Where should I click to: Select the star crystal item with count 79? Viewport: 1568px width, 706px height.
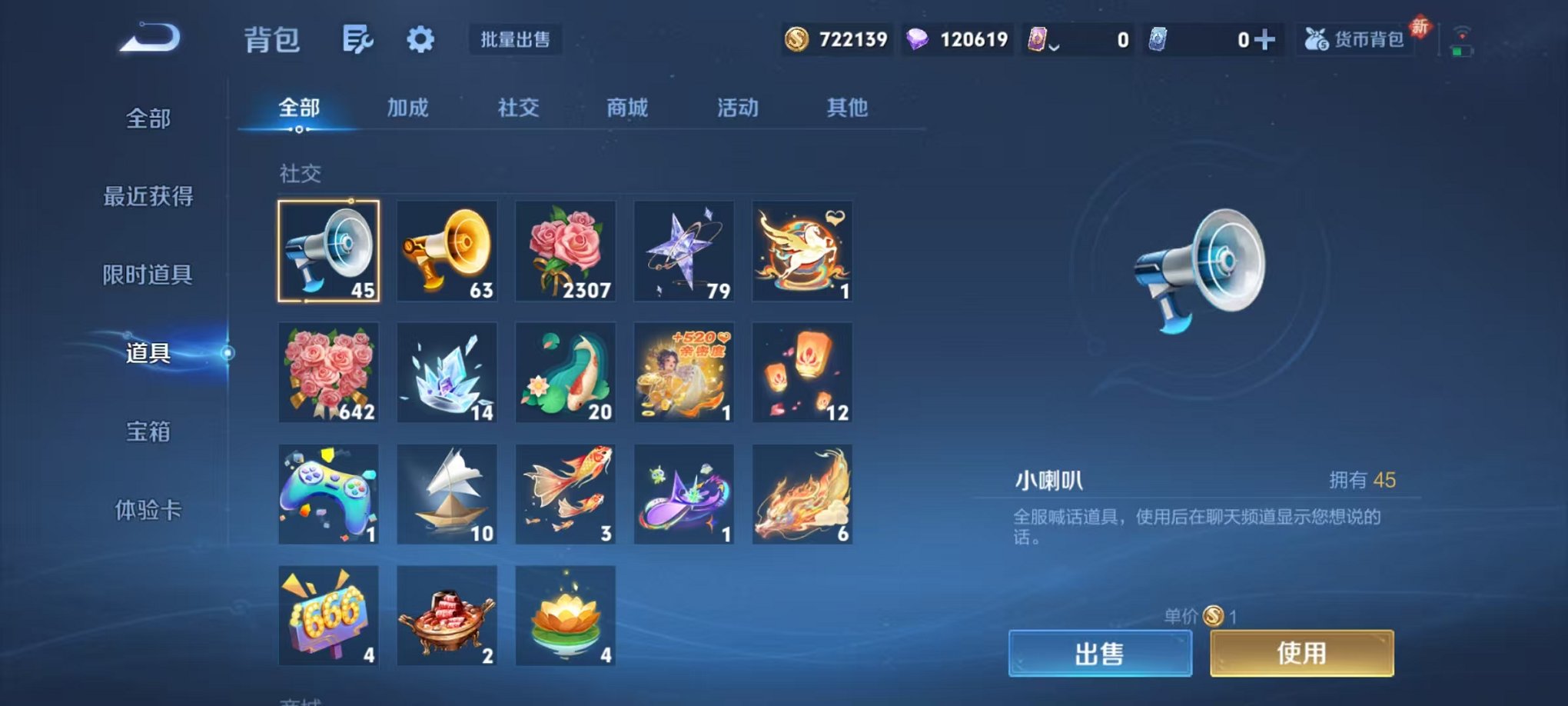pos(685,251)
